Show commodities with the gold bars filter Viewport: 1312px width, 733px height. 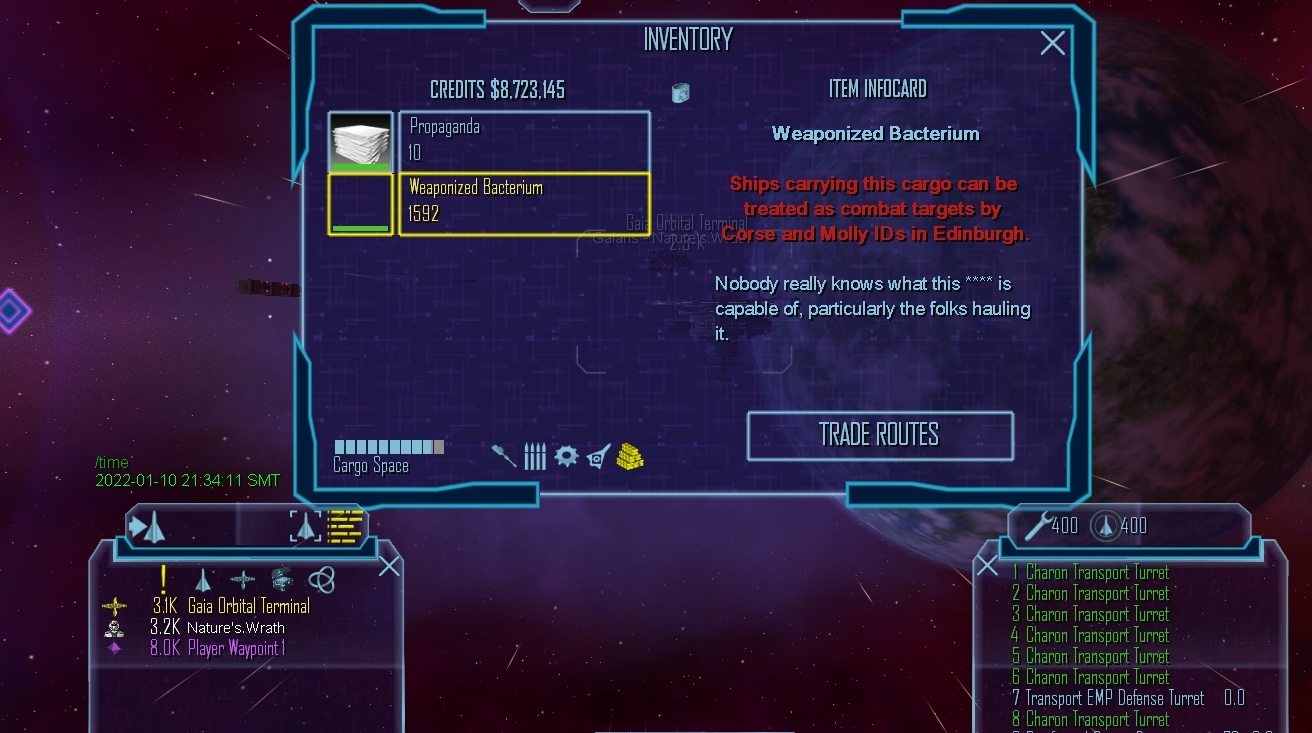coord(630,456)
